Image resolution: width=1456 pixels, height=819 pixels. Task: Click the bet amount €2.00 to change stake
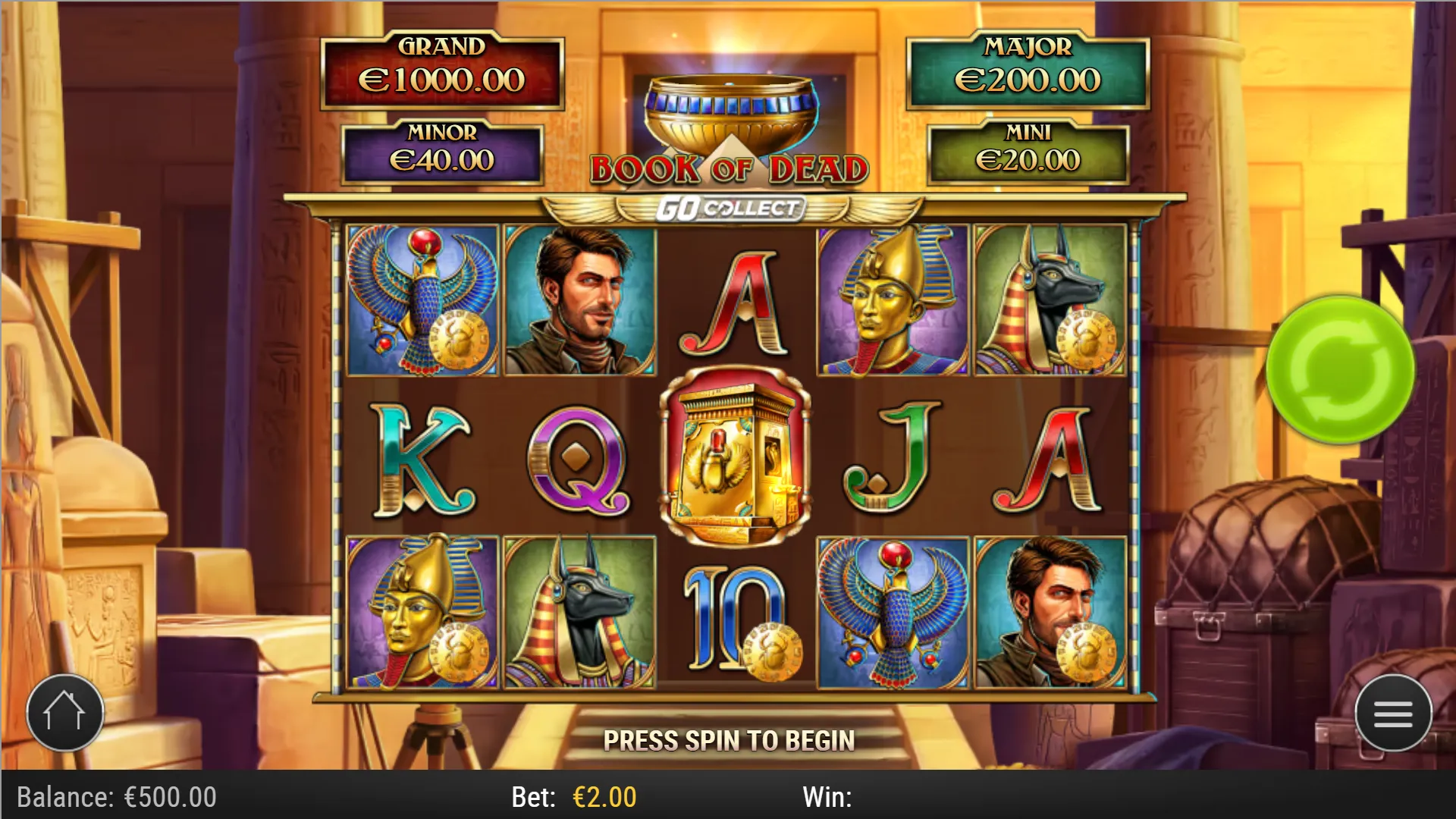point(603,797)
